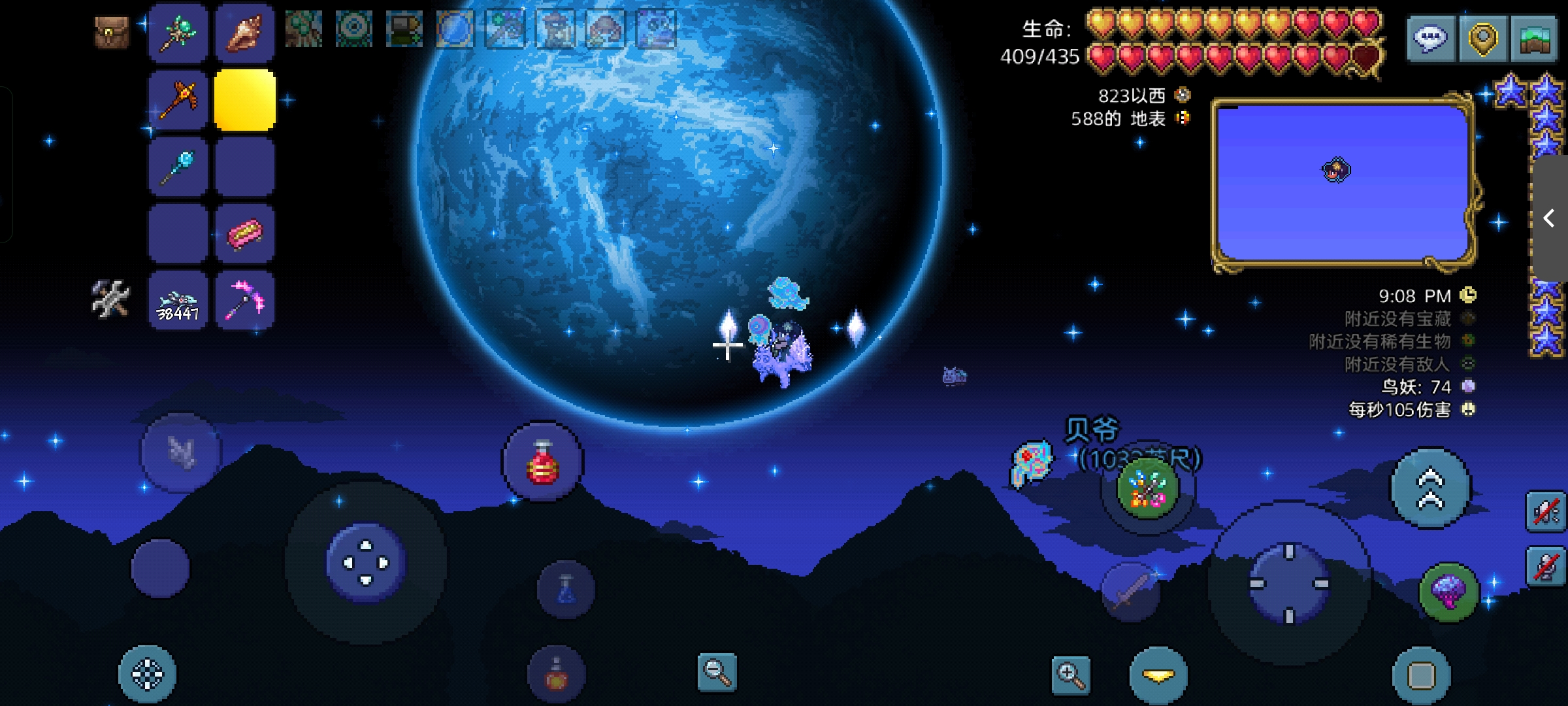This screenshot has width=1568, height=706.
Task: Tap the double-chevron jump button
Action: click(1430, 488)
